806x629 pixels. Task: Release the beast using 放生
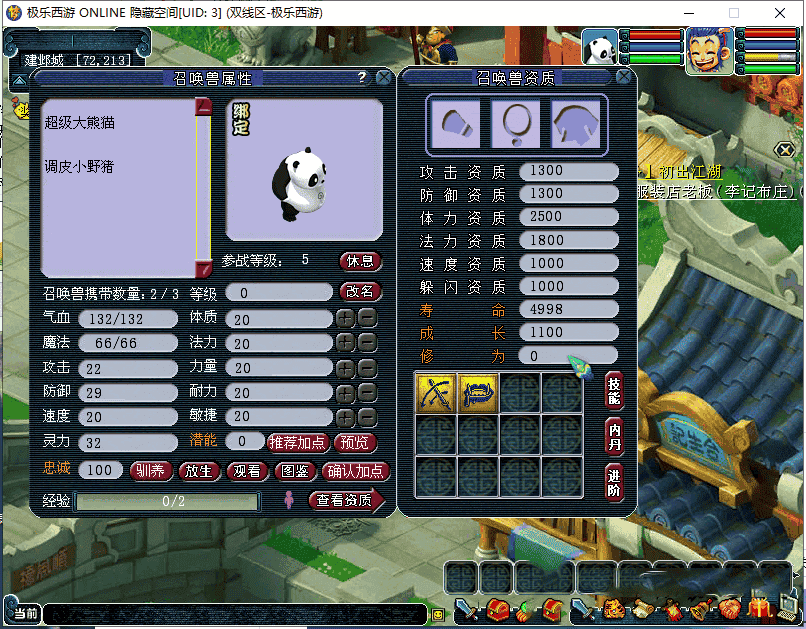pyautogui.click(x=199, y=471)
